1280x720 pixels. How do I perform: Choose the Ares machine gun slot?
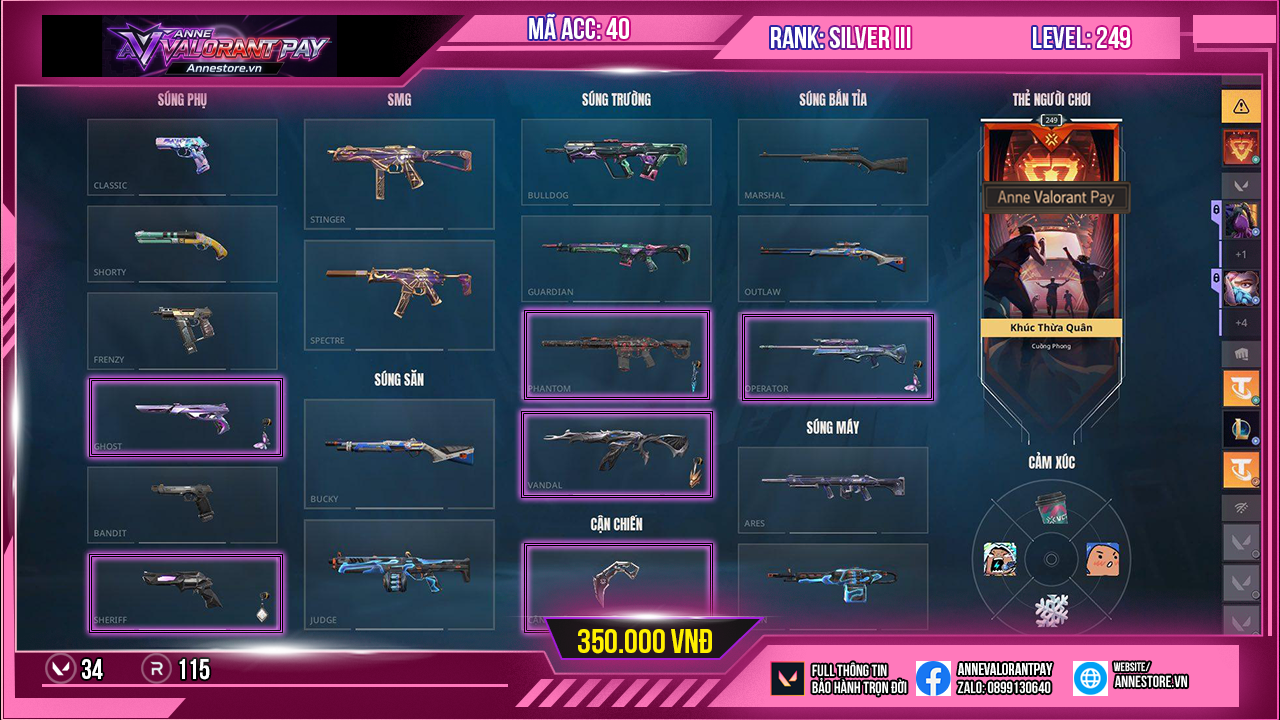click(x=833, y=490)
